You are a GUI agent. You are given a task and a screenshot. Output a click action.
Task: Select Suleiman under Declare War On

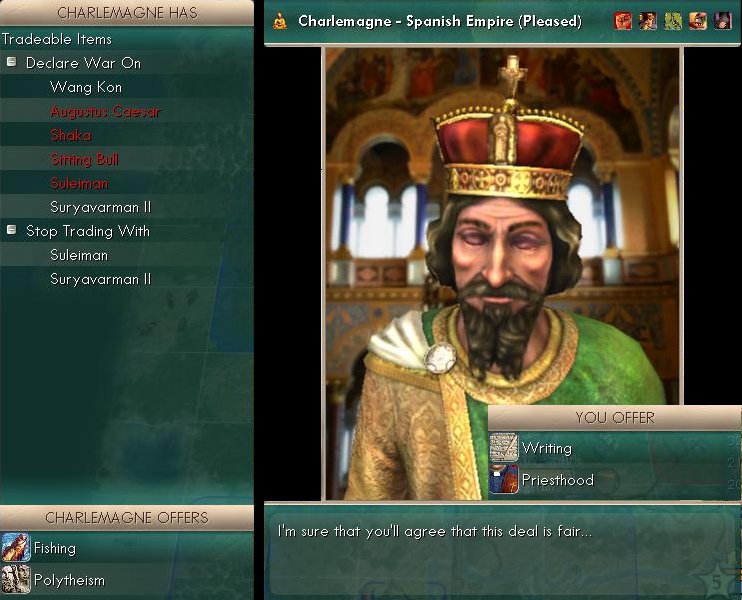pyautogui.click(x=79, y=183)
